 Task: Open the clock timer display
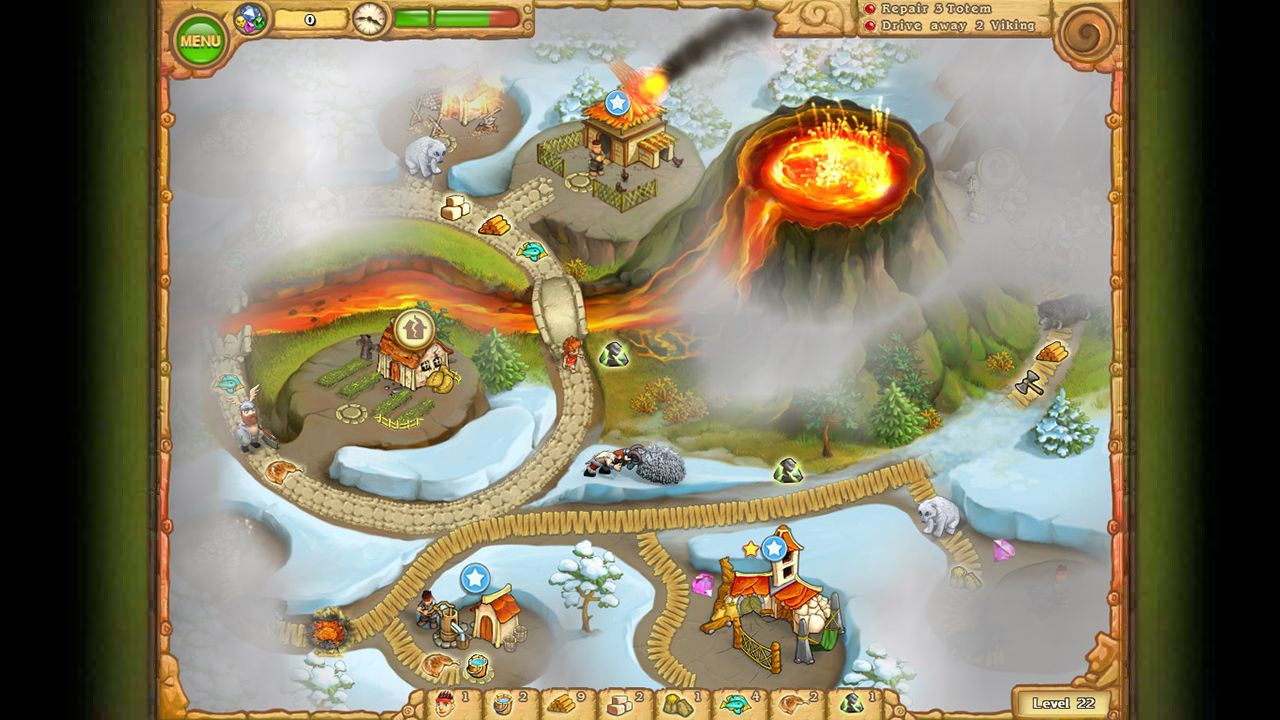pos(370,17)
